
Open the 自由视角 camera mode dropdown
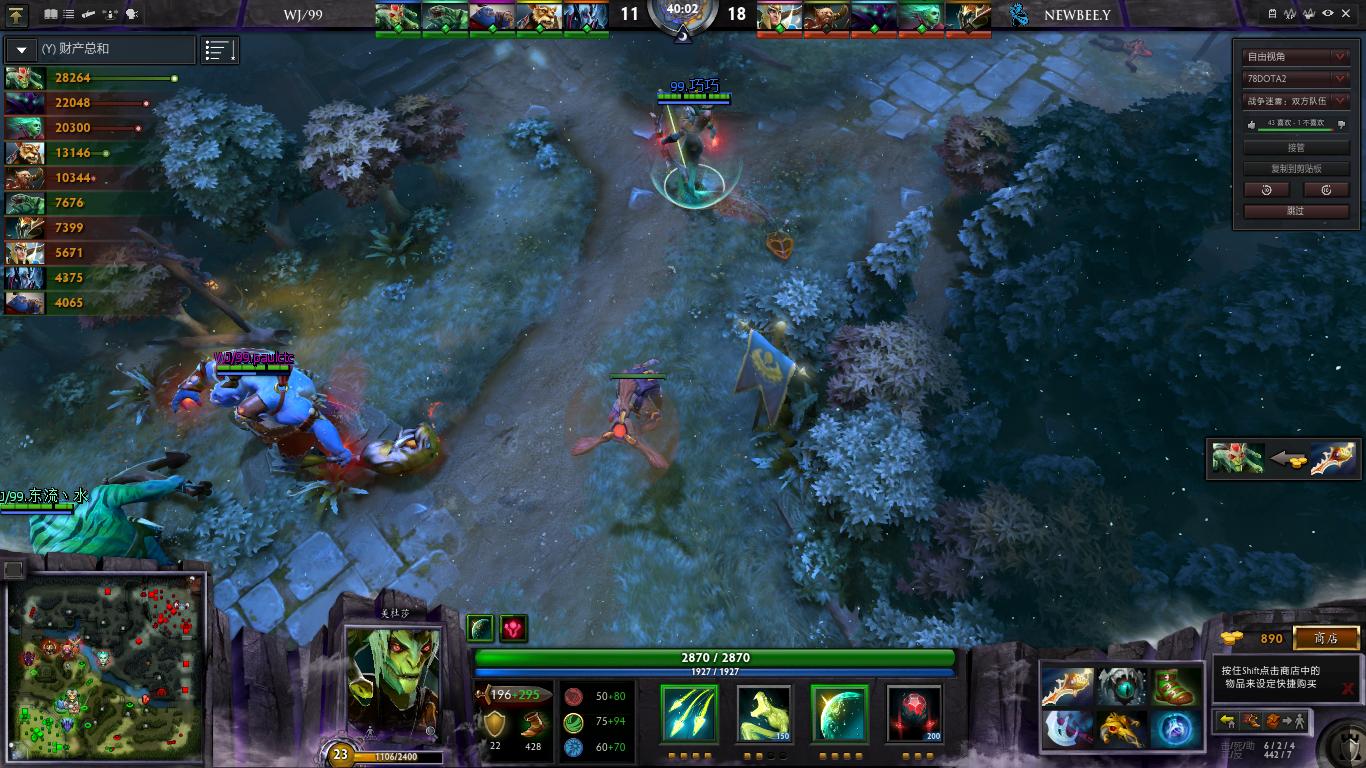1295,57
